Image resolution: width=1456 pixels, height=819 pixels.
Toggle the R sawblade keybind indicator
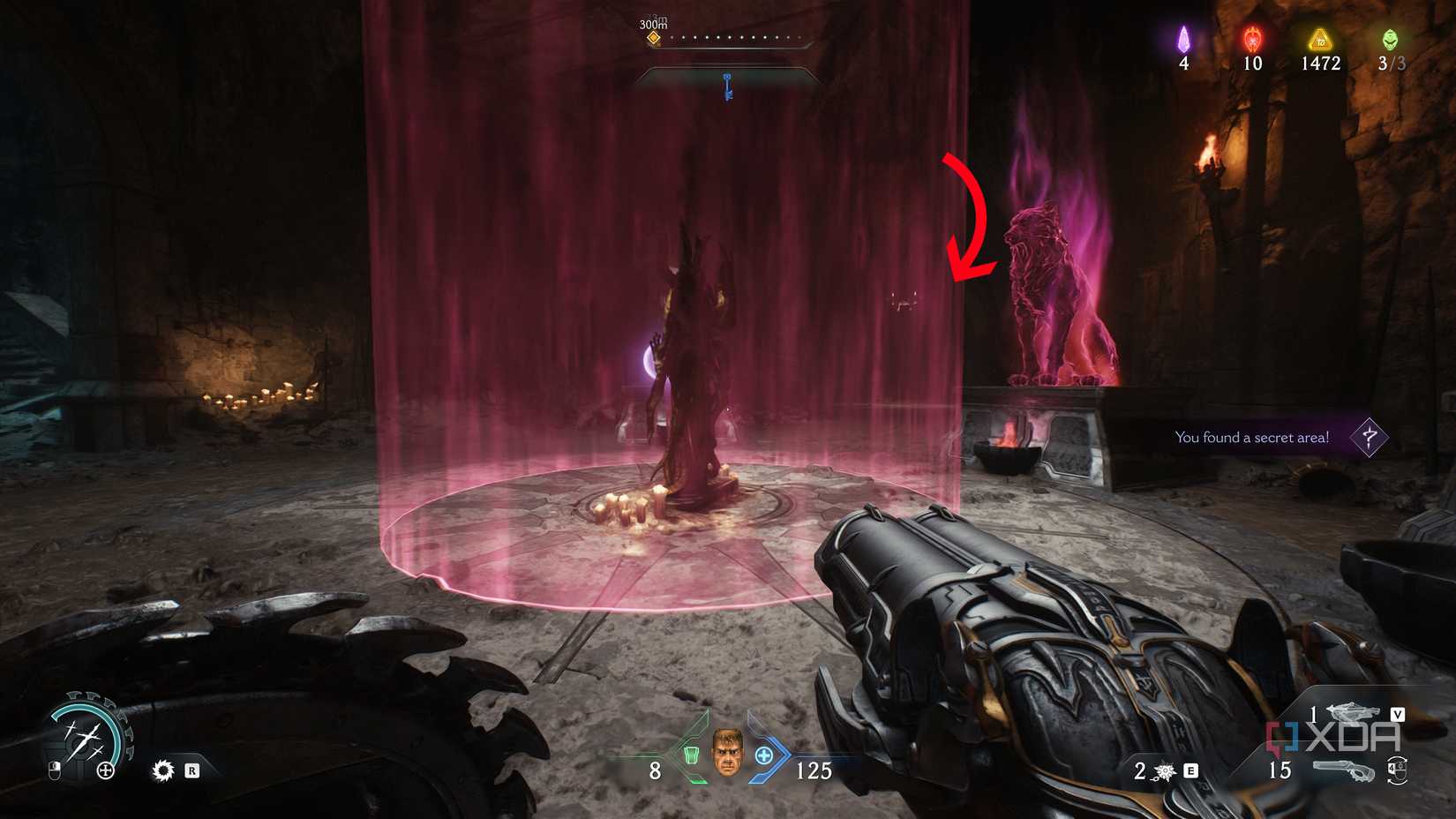pyautogui.click(x=193, y=770)
